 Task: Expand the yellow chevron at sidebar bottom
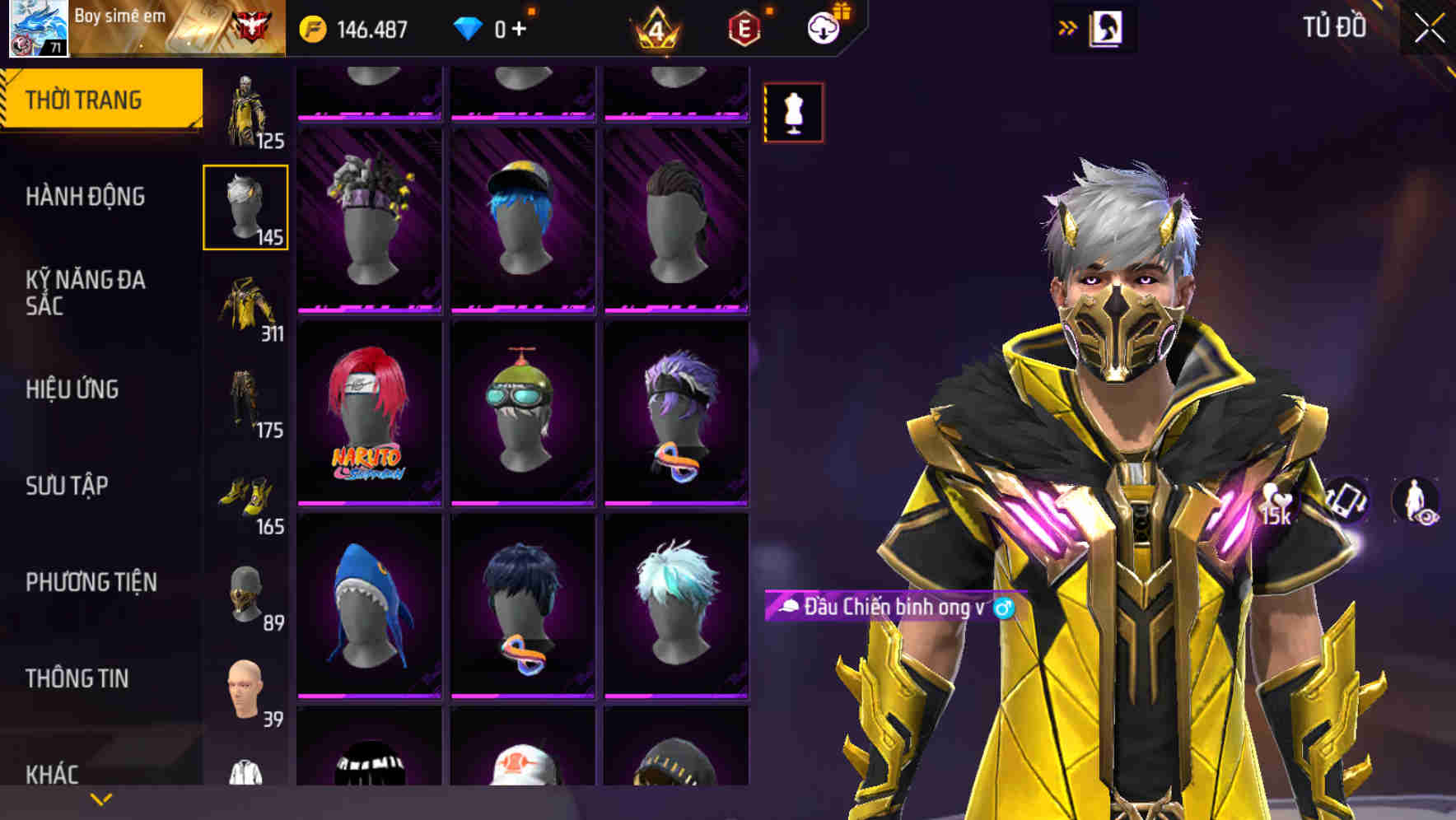(x=100, y=799)
